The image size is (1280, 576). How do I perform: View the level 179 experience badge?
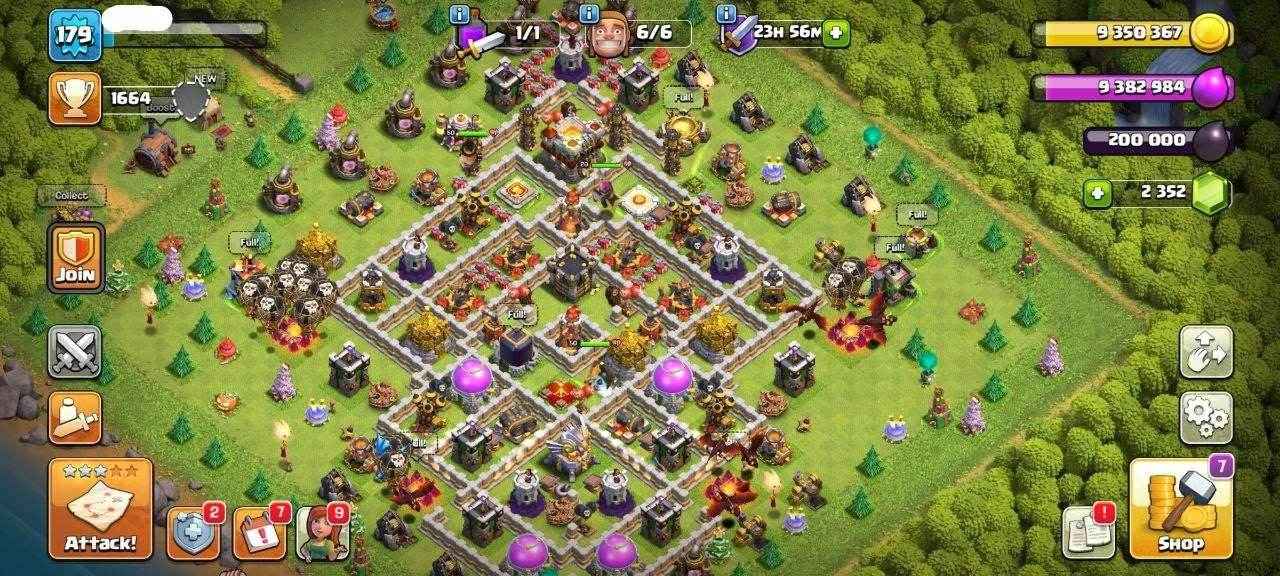pos(75,35)
